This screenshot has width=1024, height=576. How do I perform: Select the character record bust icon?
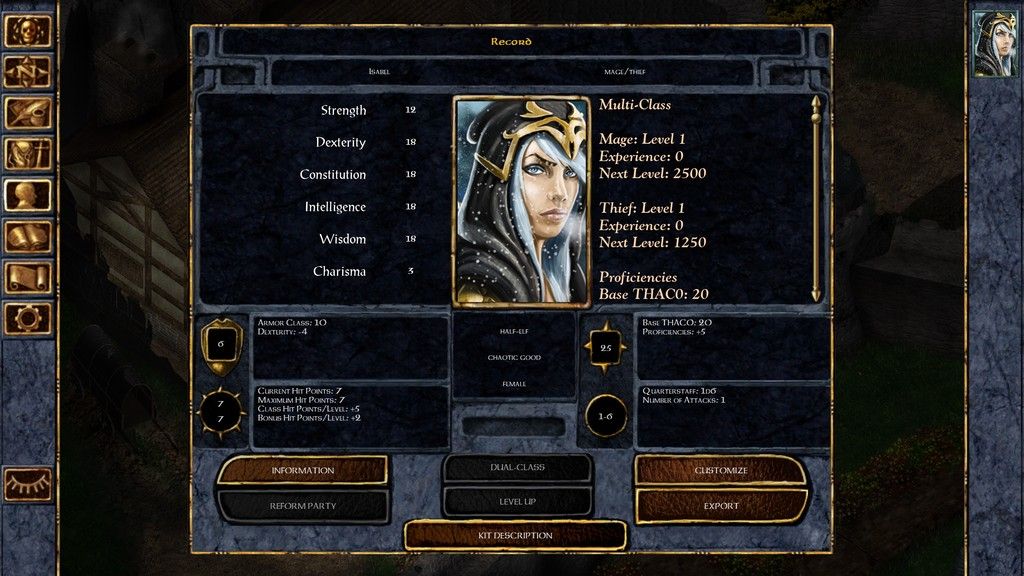pyautogui.click(x=27, y=194)
